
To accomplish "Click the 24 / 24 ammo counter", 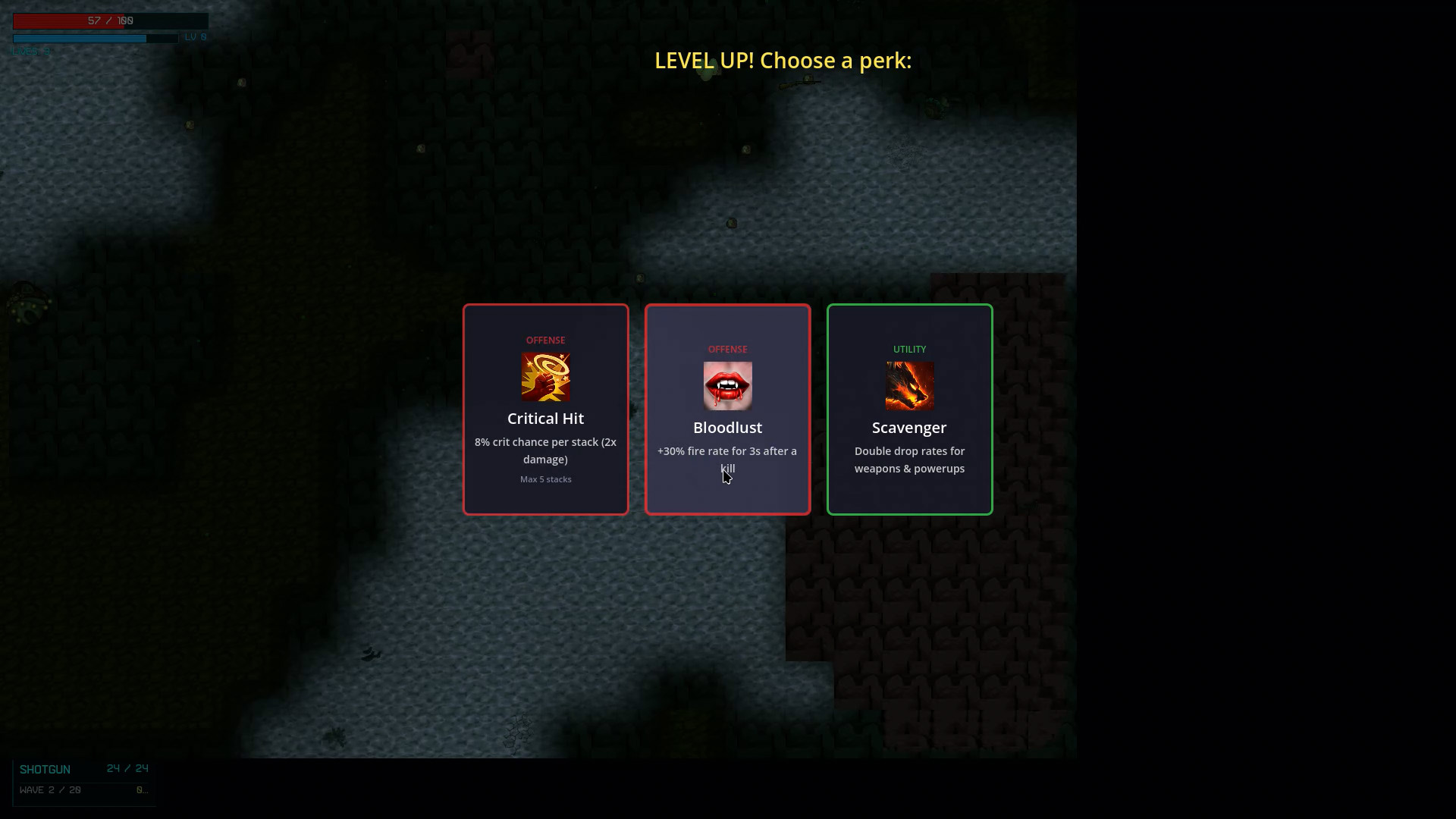I will tap(127, 767).
